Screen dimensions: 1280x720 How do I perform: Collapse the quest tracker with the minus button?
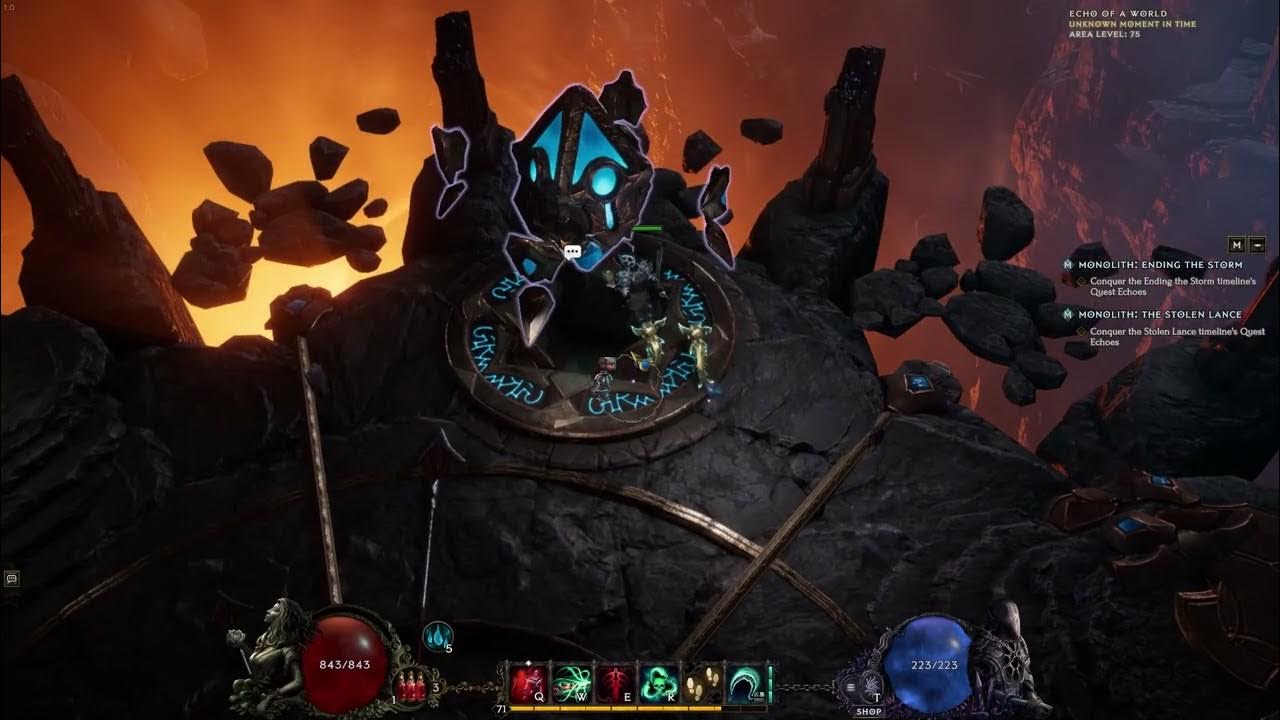pyautogui.click(x=1257, y=245)
